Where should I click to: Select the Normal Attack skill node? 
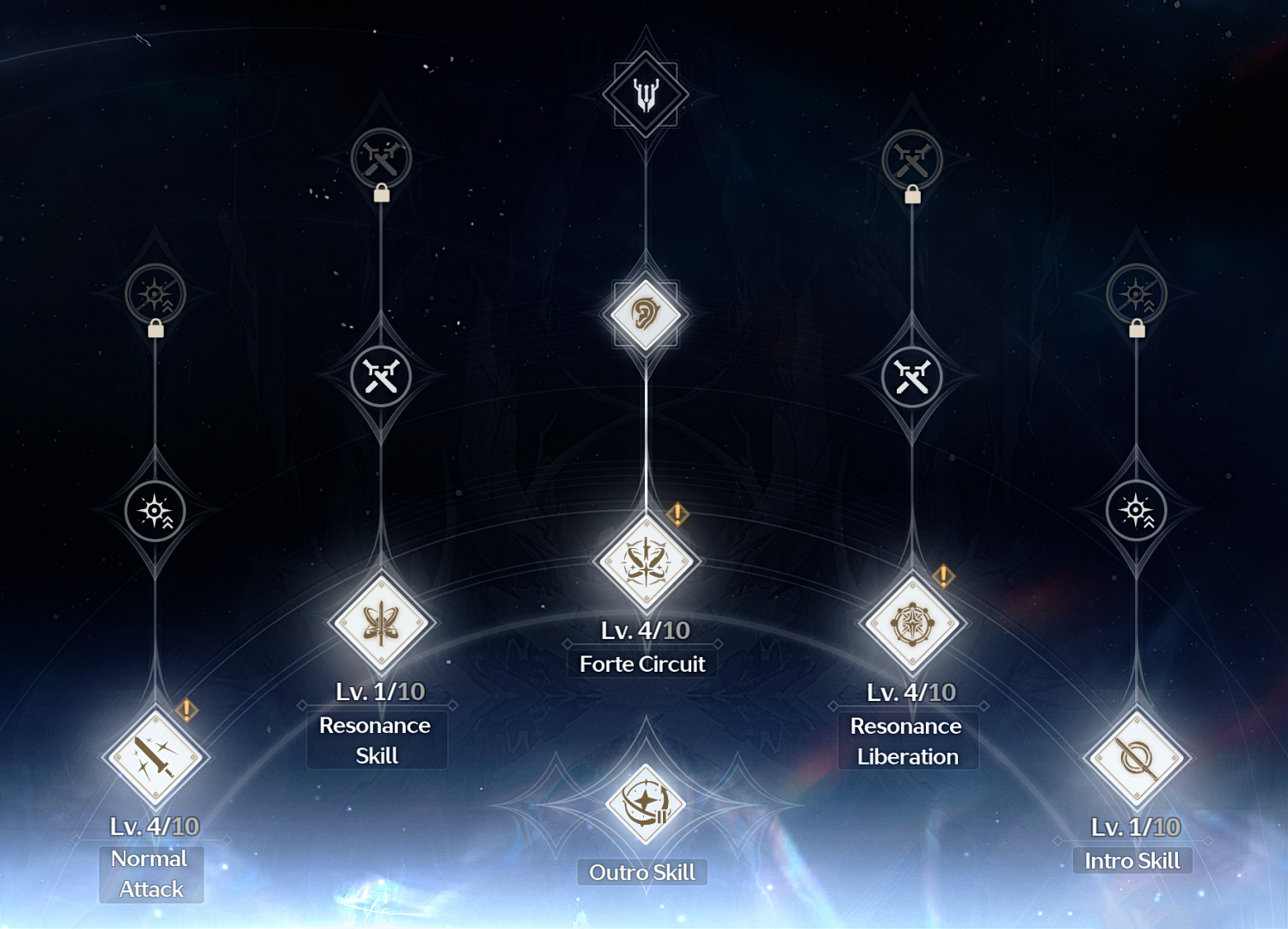(155, 757)
